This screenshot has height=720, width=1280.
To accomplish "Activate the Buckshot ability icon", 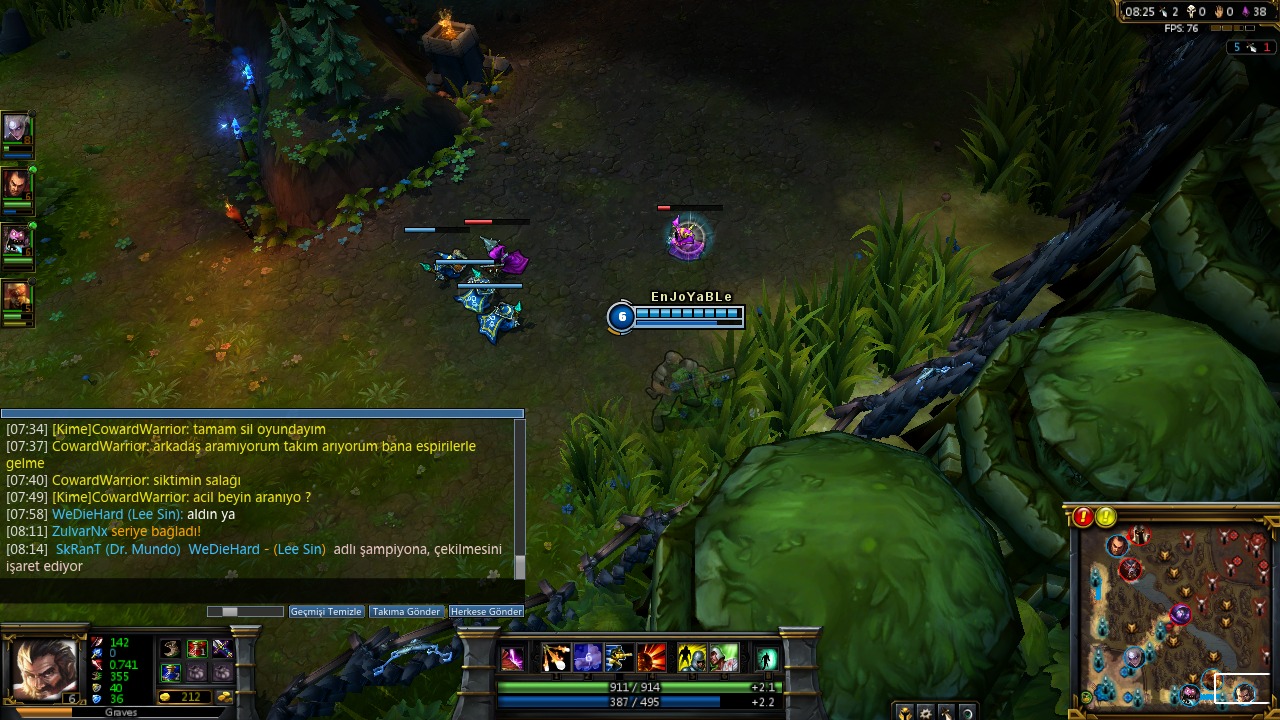I will click(x=556, y=658).
